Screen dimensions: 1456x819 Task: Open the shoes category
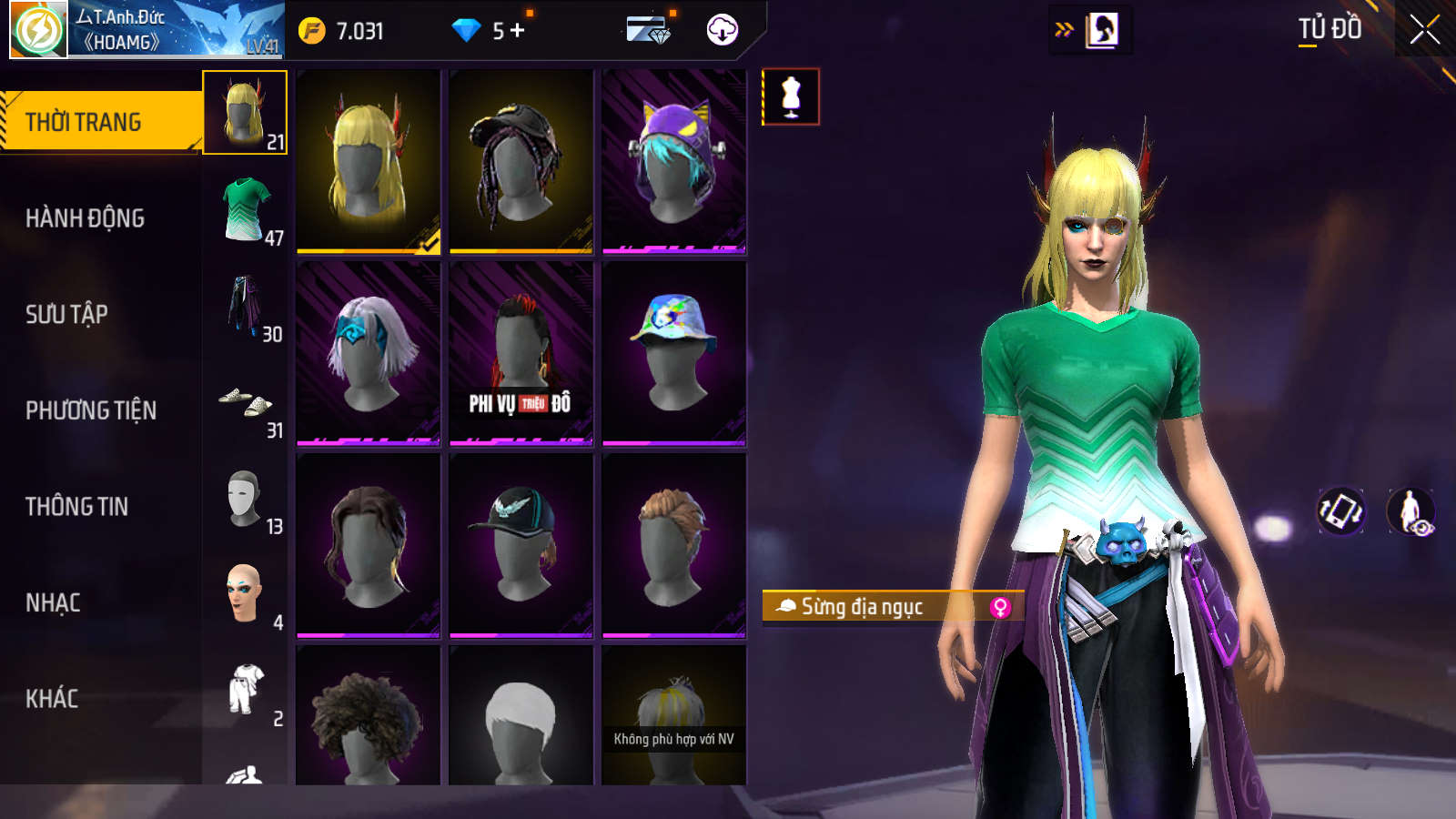pos(246,402)
